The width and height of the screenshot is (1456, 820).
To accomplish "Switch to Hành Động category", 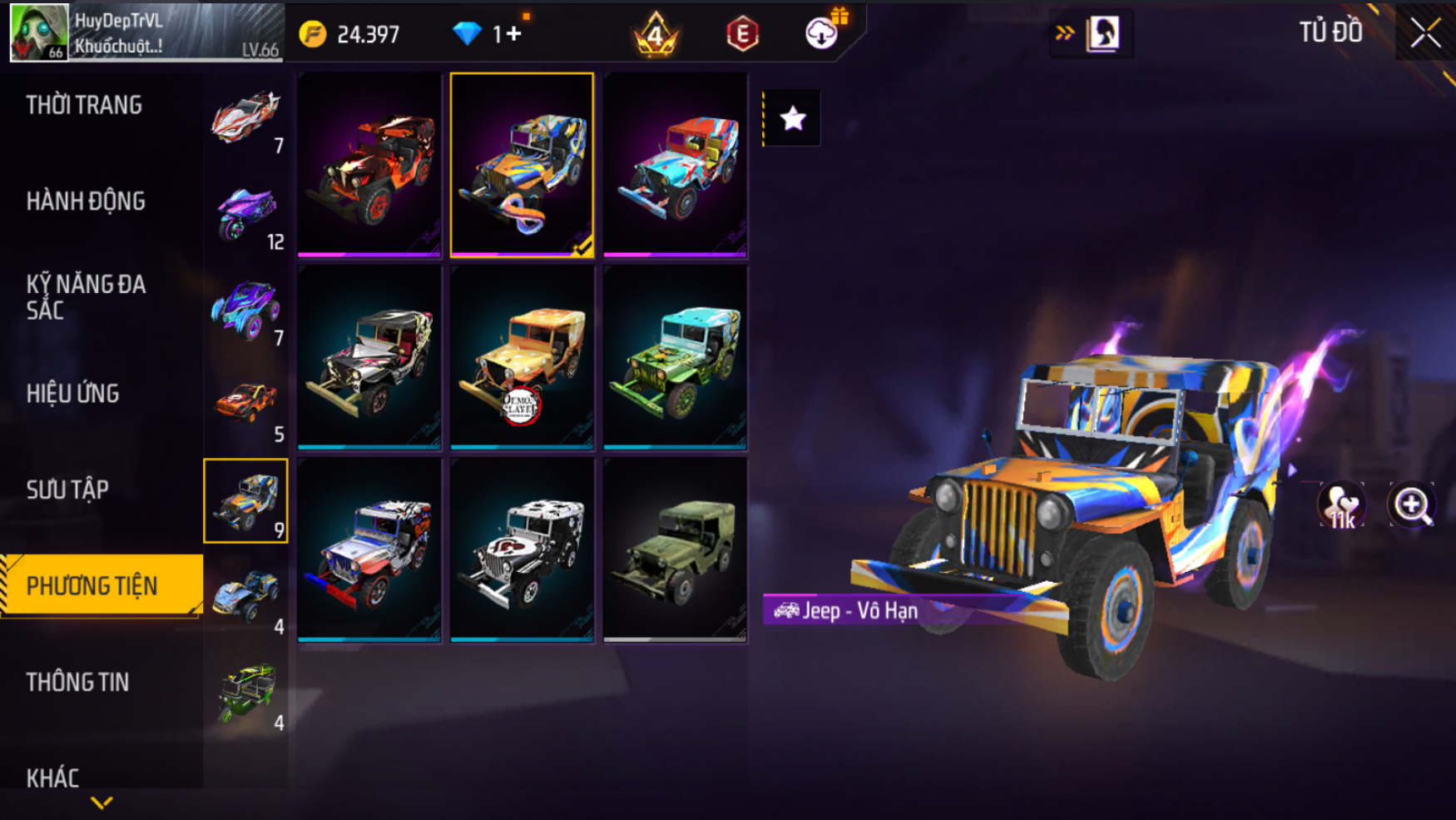I will pyautogui.click(x=86, y=201).
